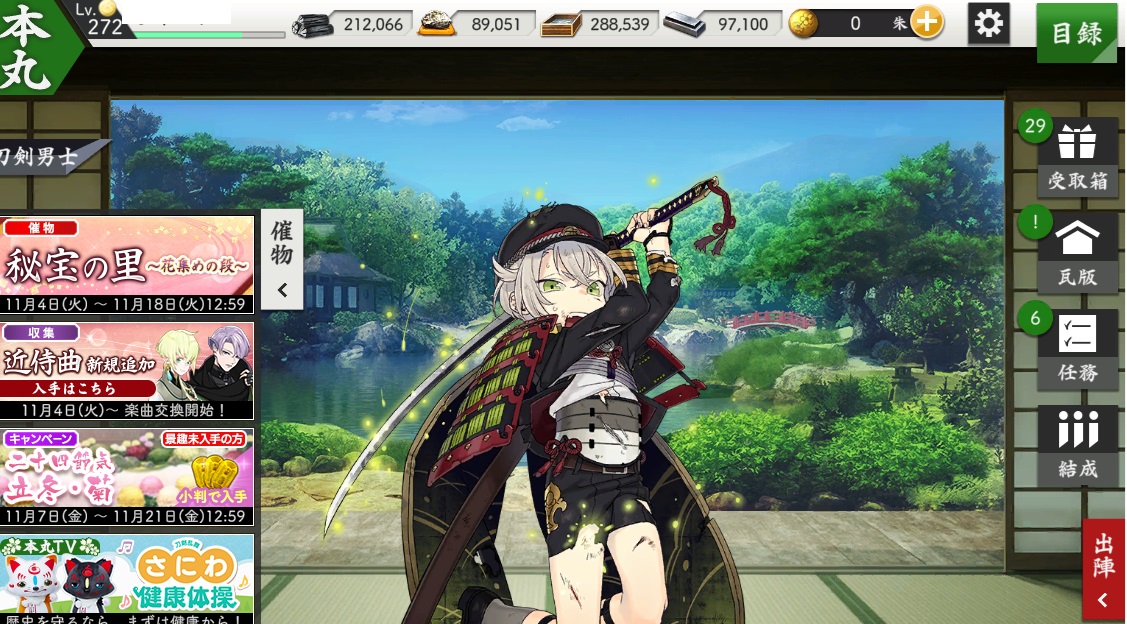1127x624 pixels.
Task: Open the さにわ健康体操 banner
Action: 127,579
